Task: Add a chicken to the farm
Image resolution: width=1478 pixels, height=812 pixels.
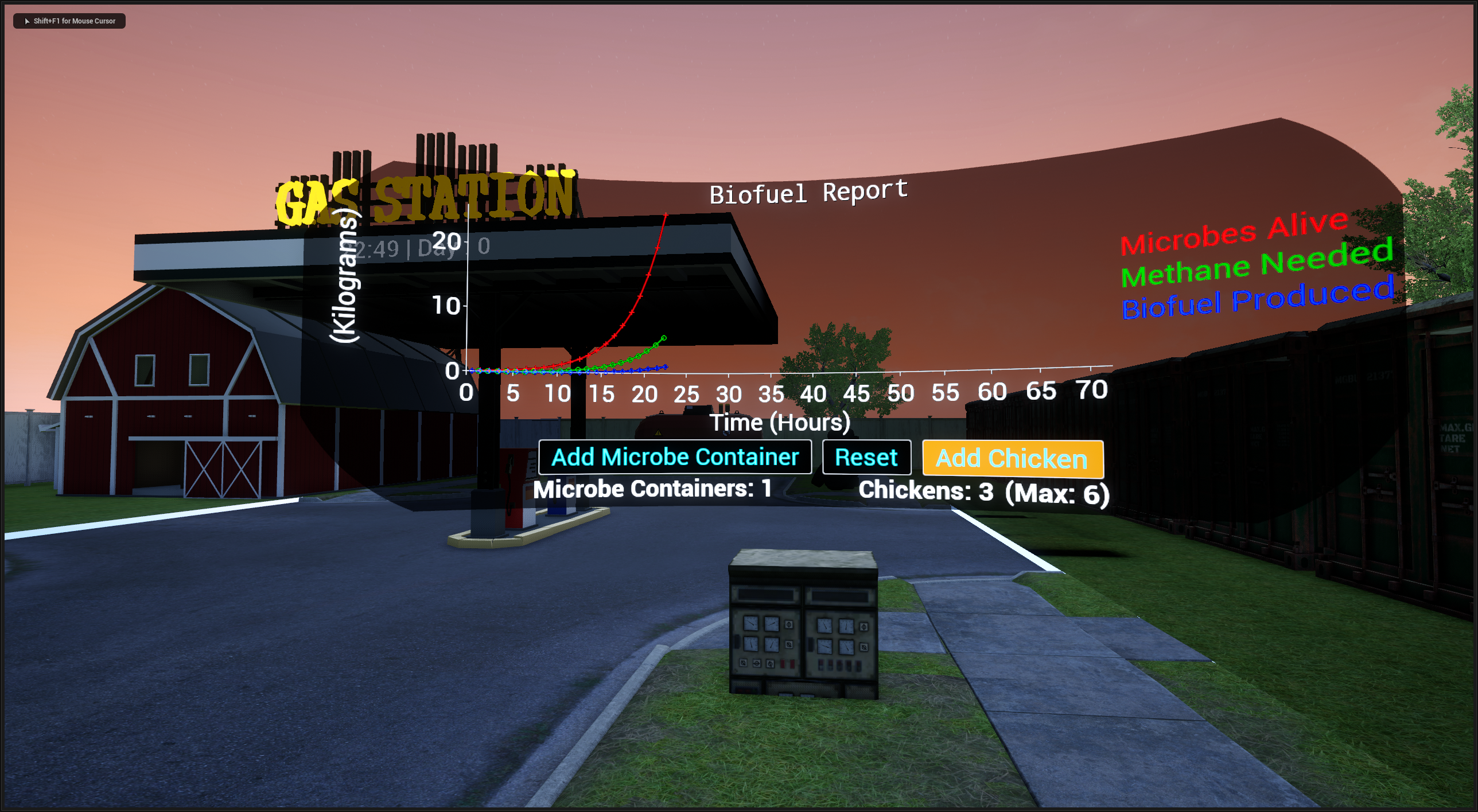Action: click(1012, 459)
